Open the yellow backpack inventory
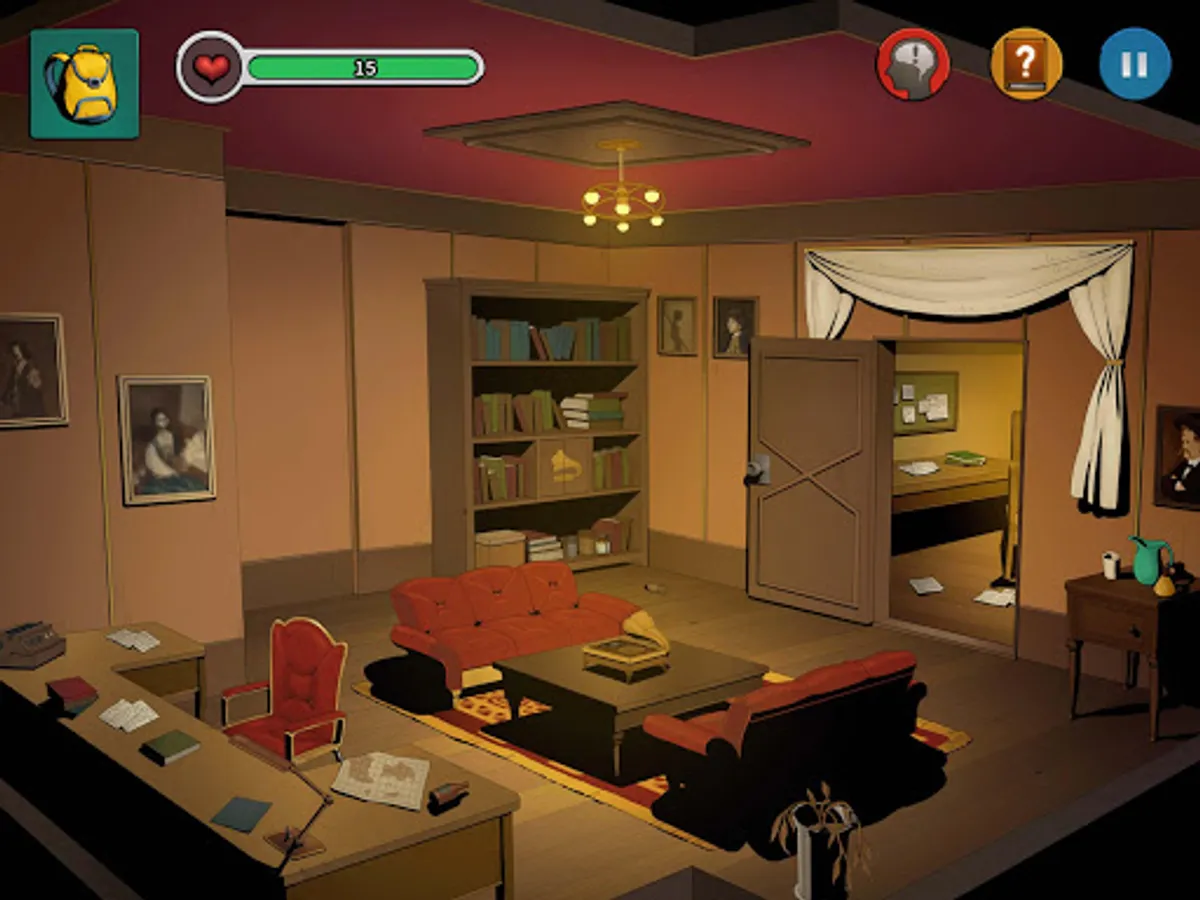1200x900 pixels. tap(84, 83)
